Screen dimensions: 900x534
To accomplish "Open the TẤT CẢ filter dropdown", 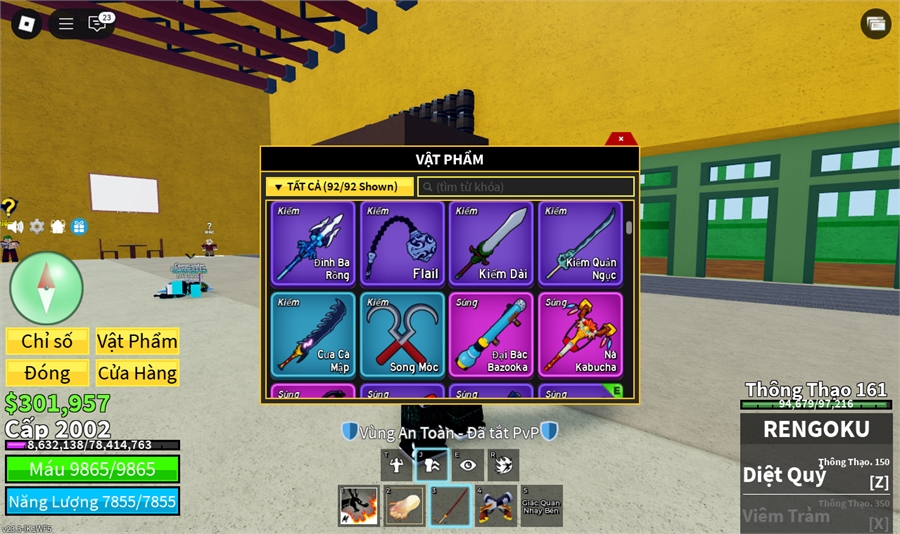I will pyautogui.click(x=340, y=187).
